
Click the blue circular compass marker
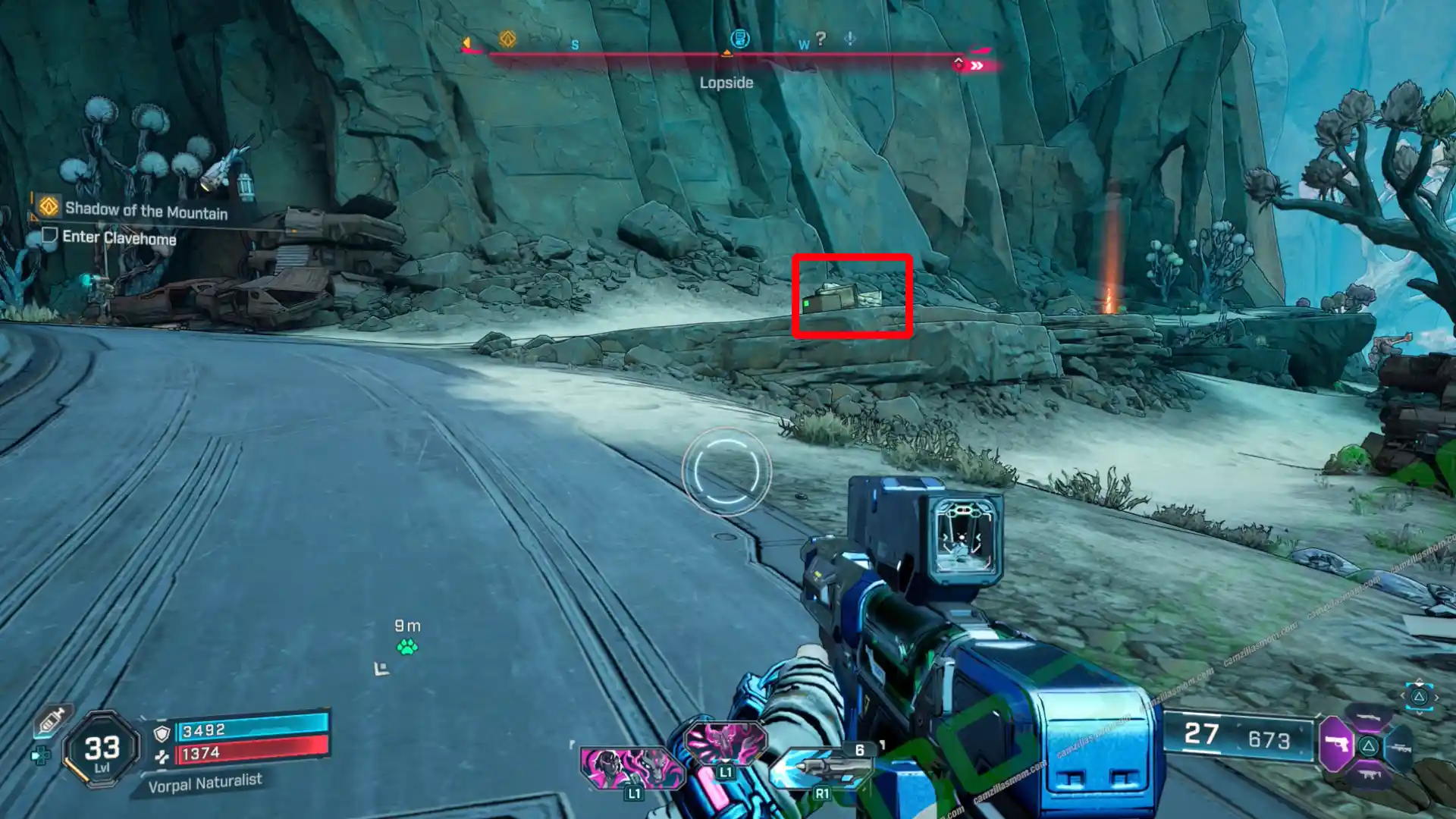(x=739, y=39)
